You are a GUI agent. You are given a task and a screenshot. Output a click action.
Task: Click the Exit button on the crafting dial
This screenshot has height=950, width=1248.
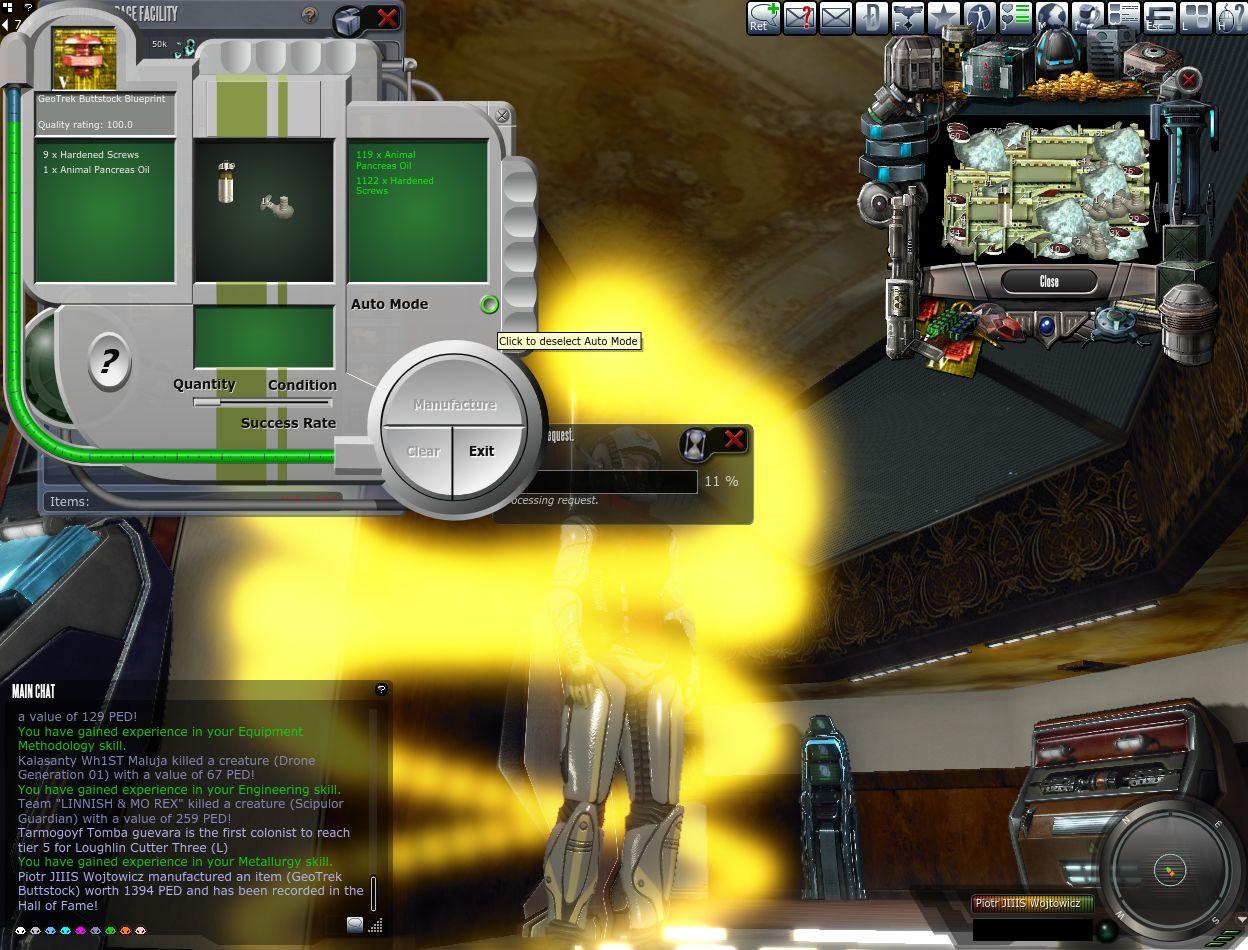[482, 452]
